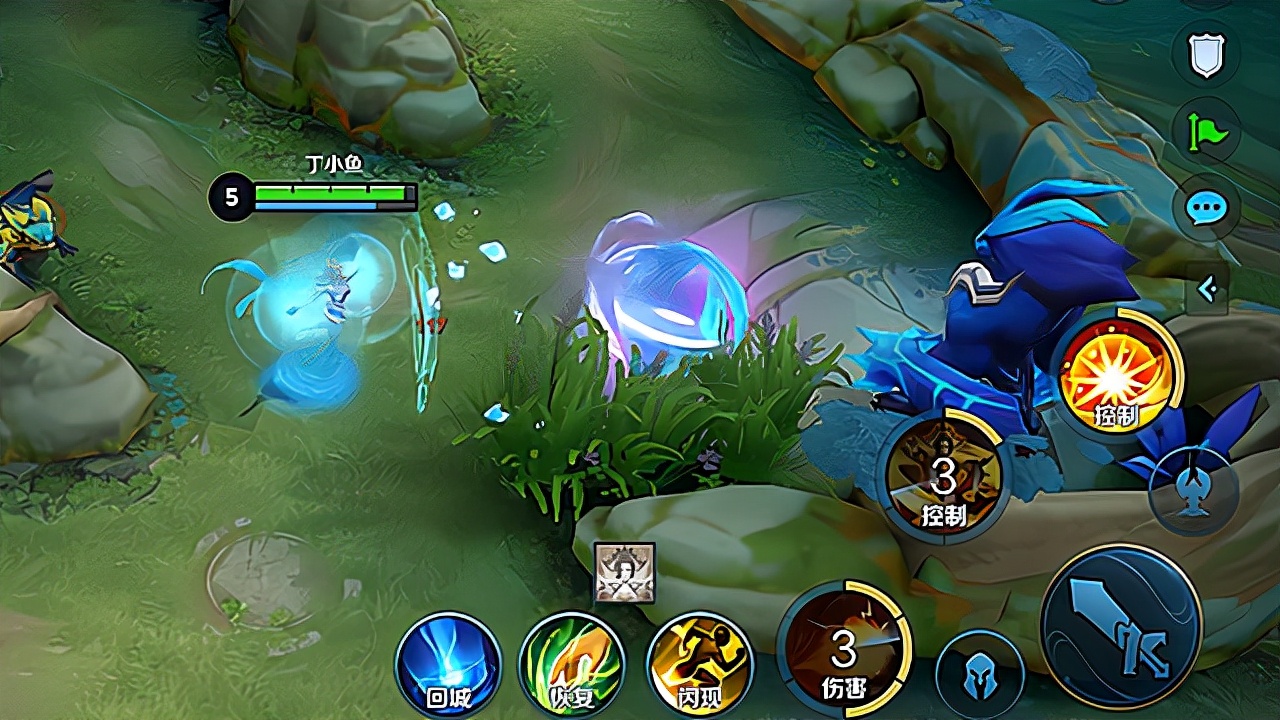
Task: Trigger the 伤害 damage skill
Action: [x=845, y=648]
